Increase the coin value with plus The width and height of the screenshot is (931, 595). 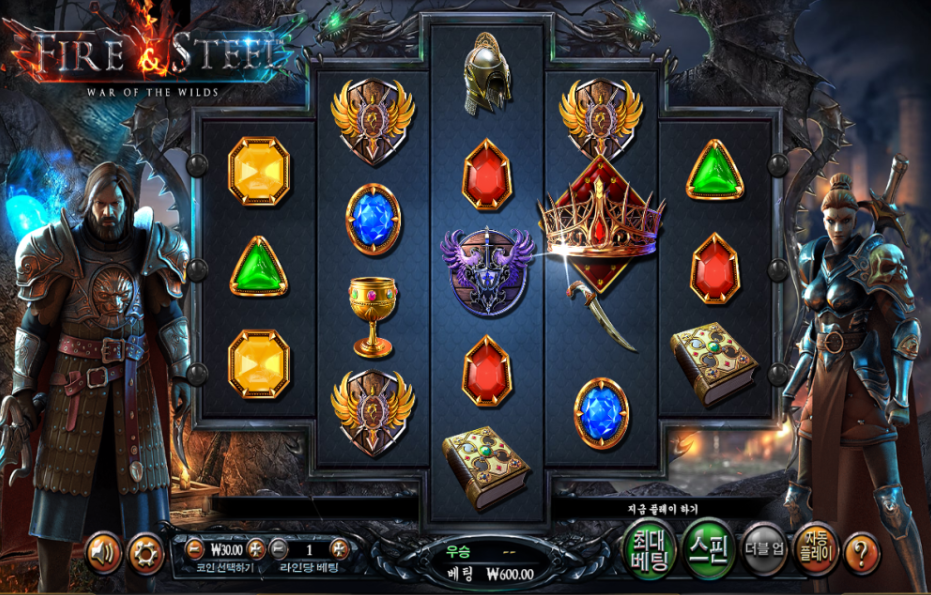pos(256,548)
